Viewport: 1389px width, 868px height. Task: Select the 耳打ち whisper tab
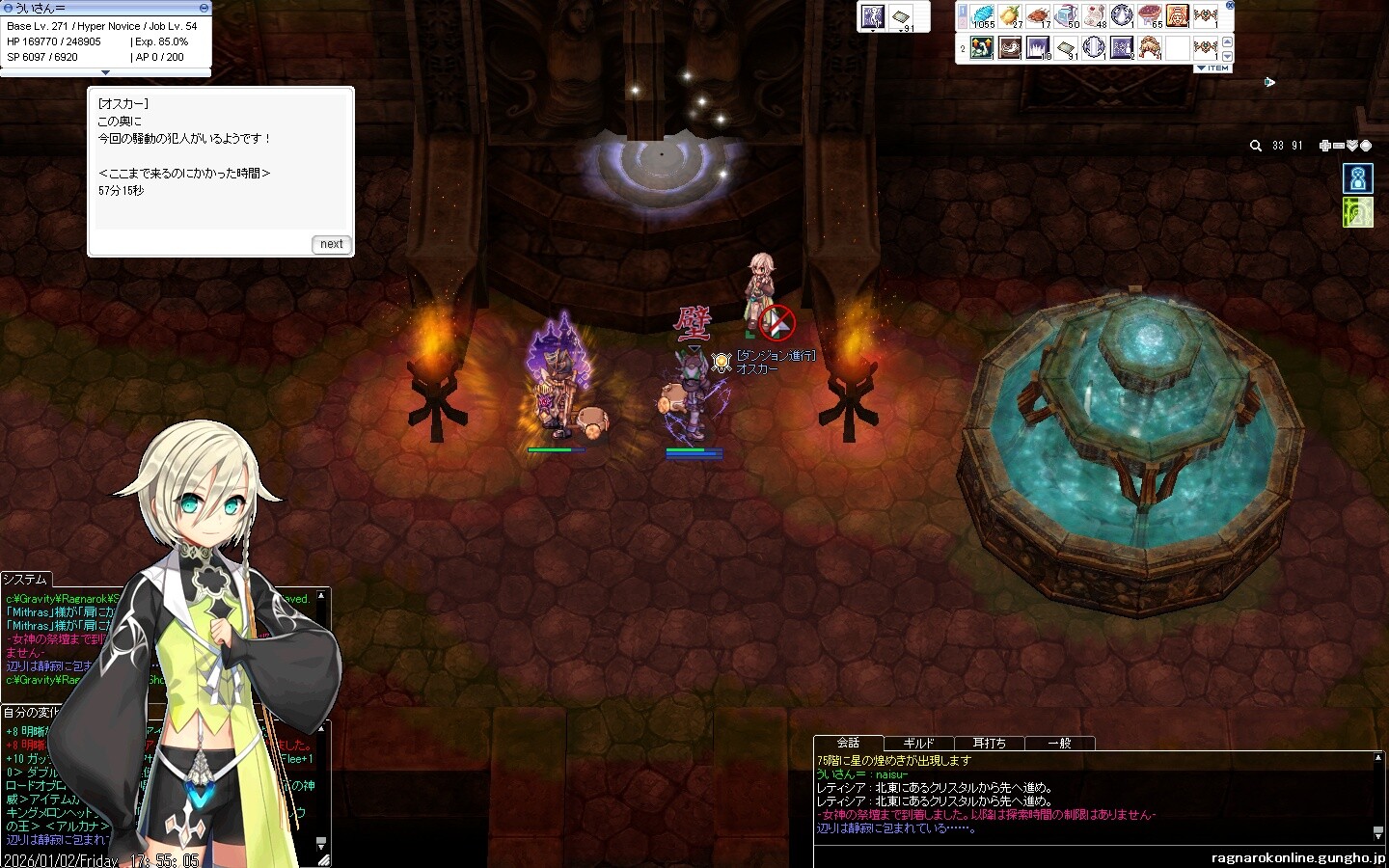pyautogui.click(x=989, y=743)
